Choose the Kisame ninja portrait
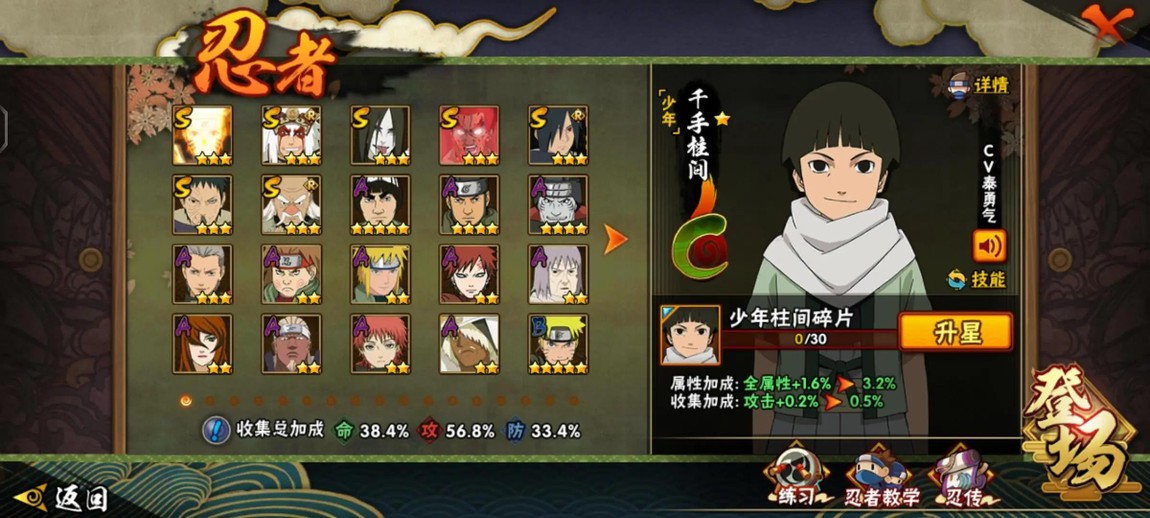This screenshot has width=1150, height=518. pos(558,205)
